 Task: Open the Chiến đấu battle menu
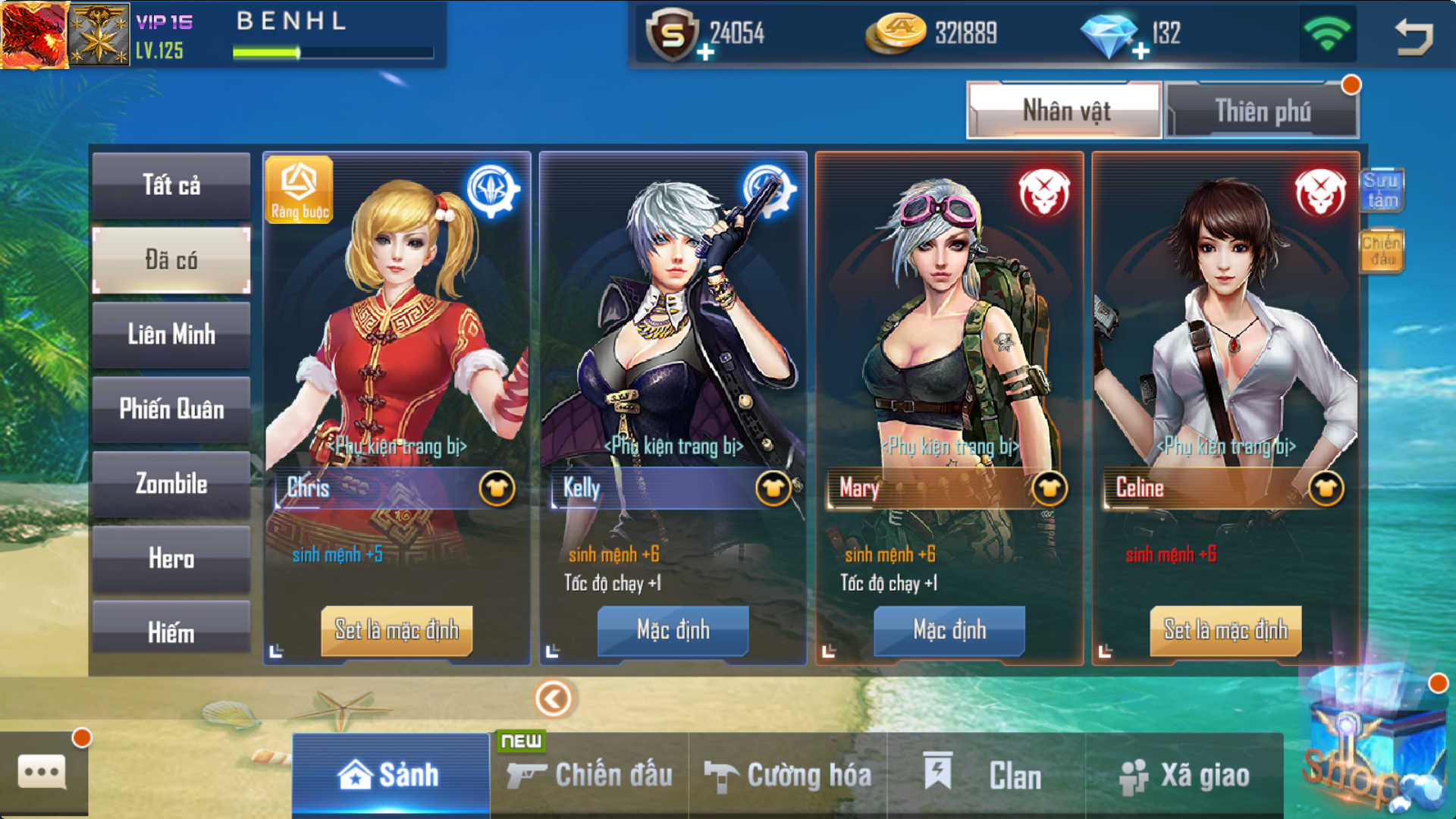pyautogui.click(x=590, y=775)
